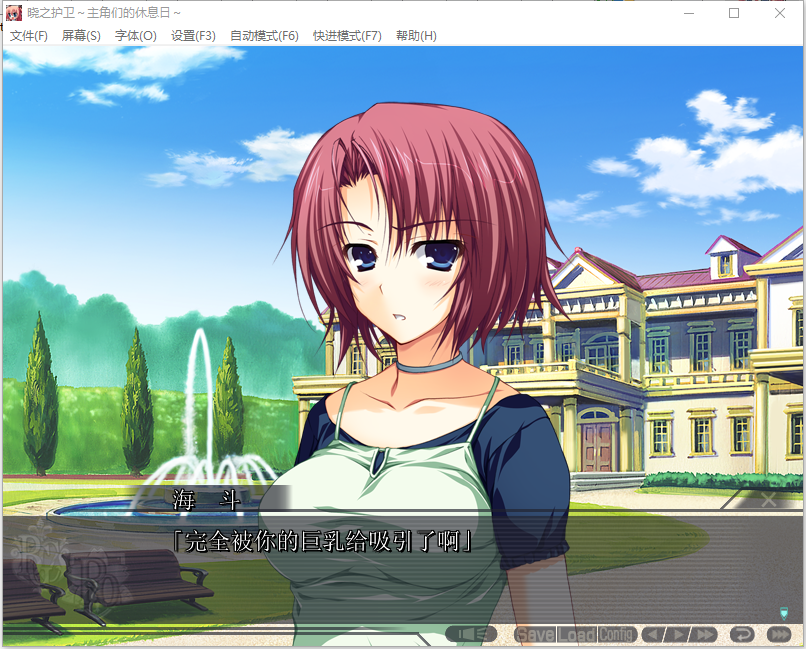The height and width of the screenshot is (649, 806).
Task: Skip ahead with the triple arrow button
Action: point(778,635)
